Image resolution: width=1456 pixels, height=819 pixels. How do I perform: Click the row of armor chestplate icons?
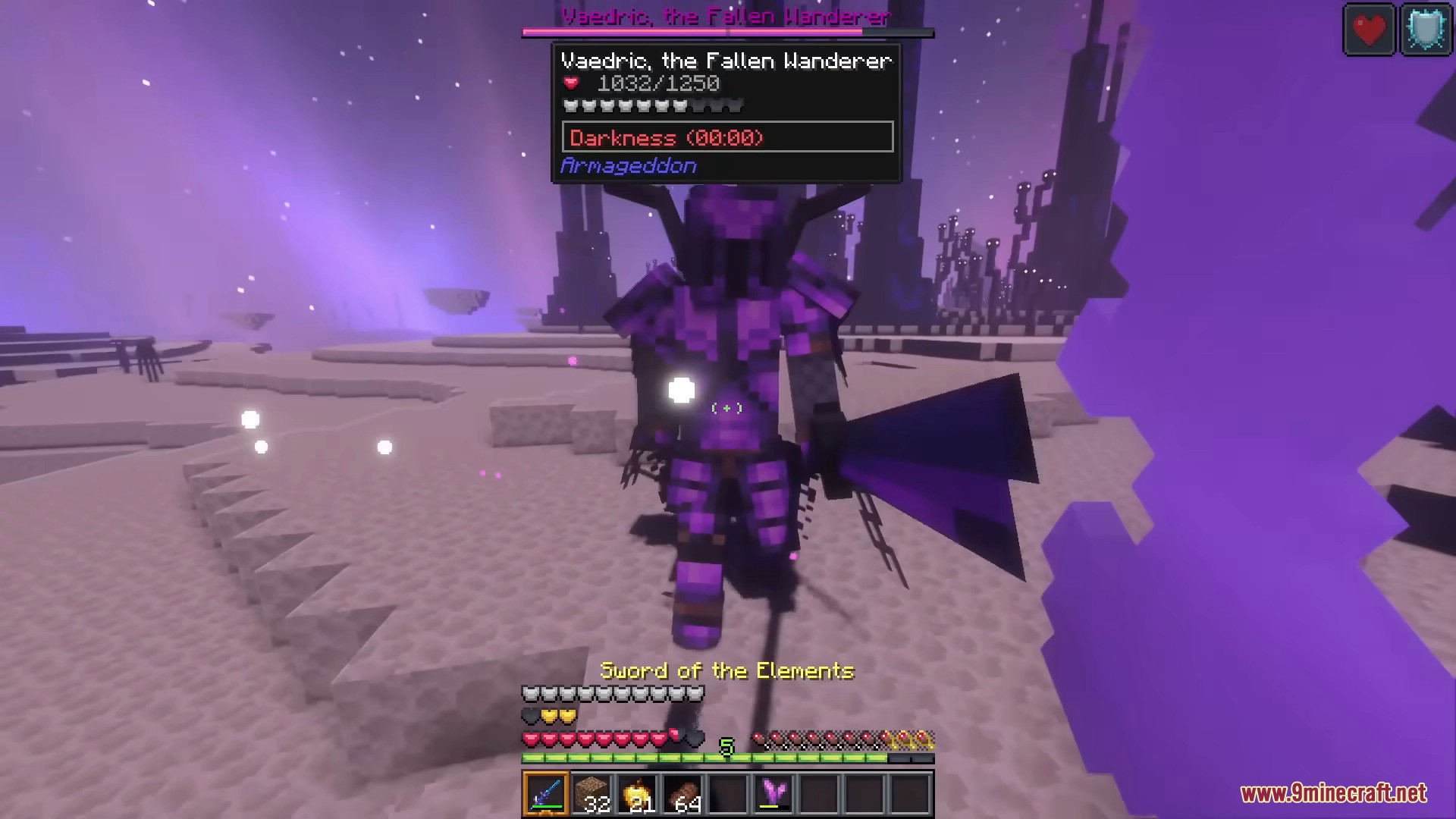pyautogui.click(x=613, y=692)
